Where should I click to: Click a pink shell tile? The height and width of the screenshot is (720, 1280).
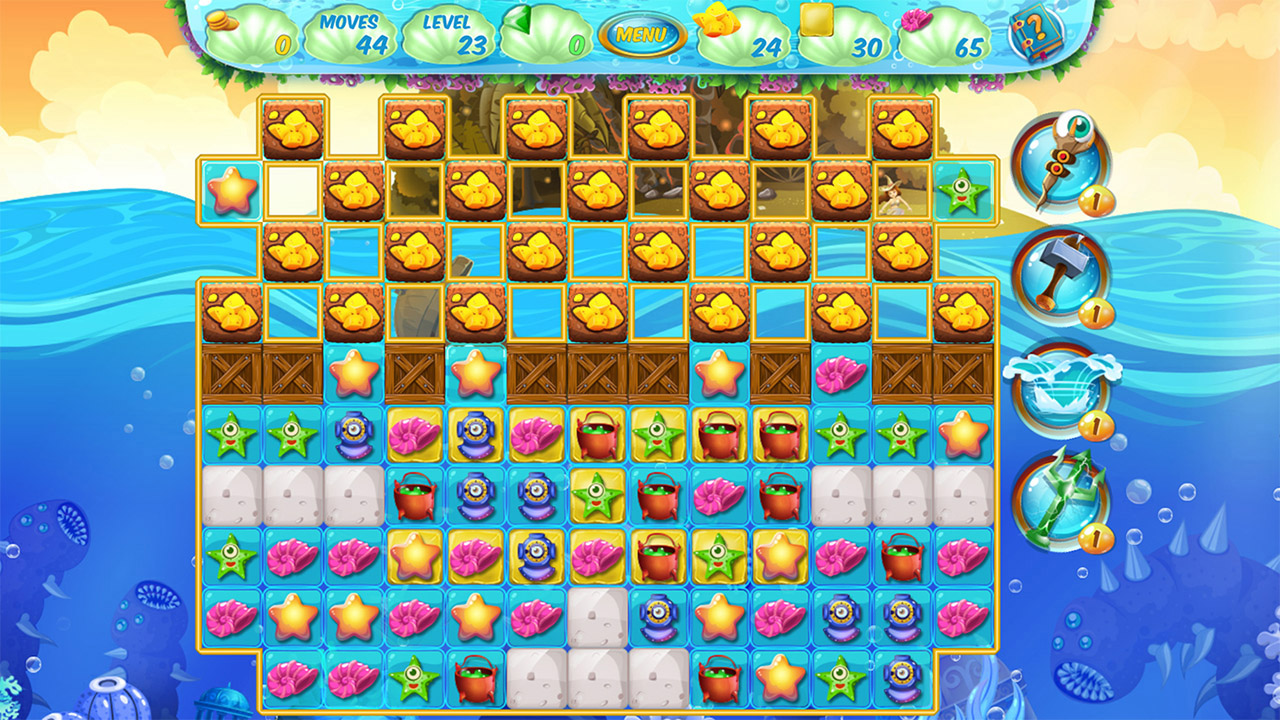[x=413, y=435]
